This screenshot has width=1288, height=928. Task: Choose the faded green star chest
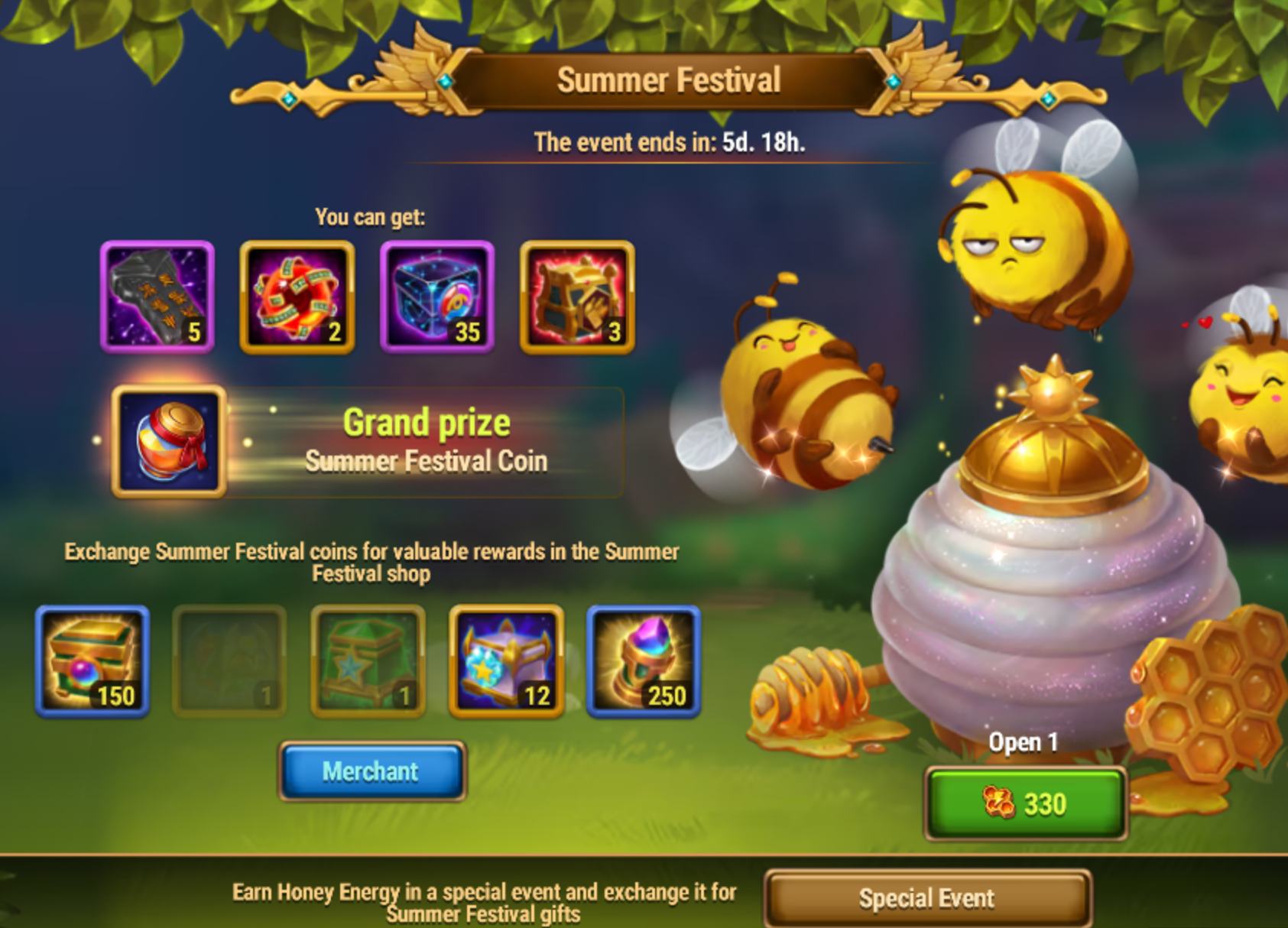pos(368,661)
